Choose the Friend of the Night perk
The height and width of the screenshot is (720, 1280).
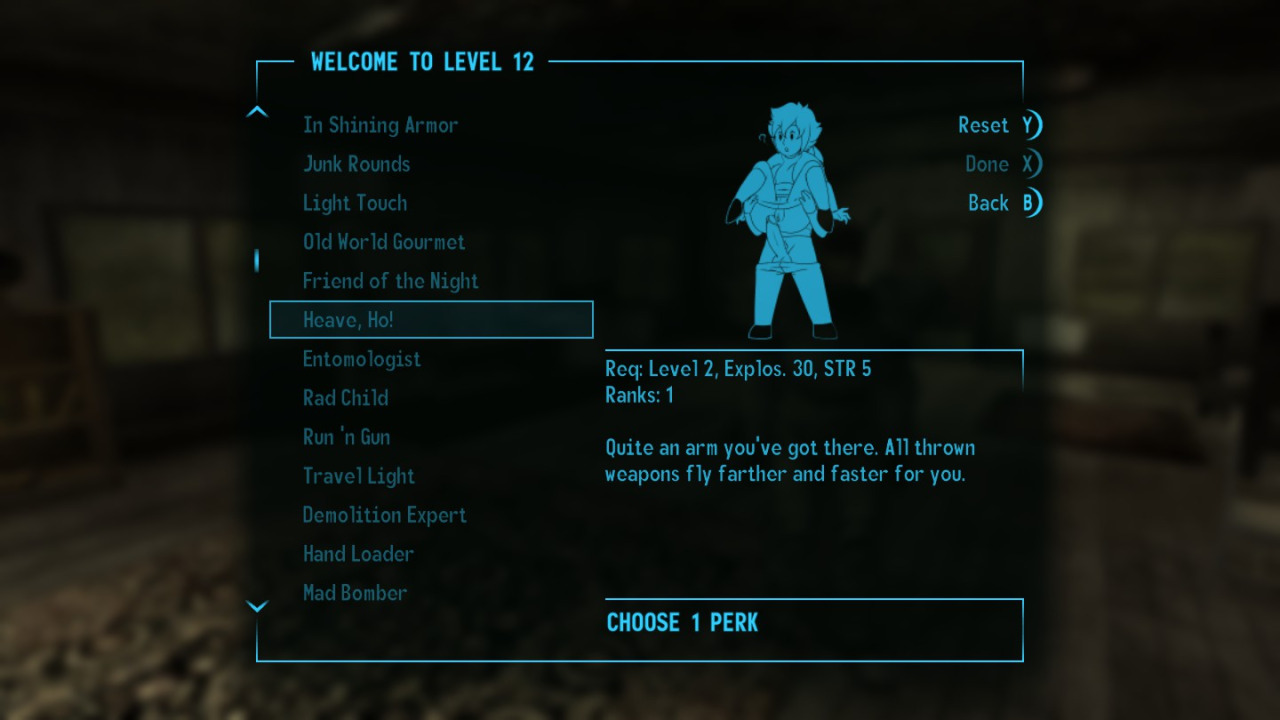390,281
